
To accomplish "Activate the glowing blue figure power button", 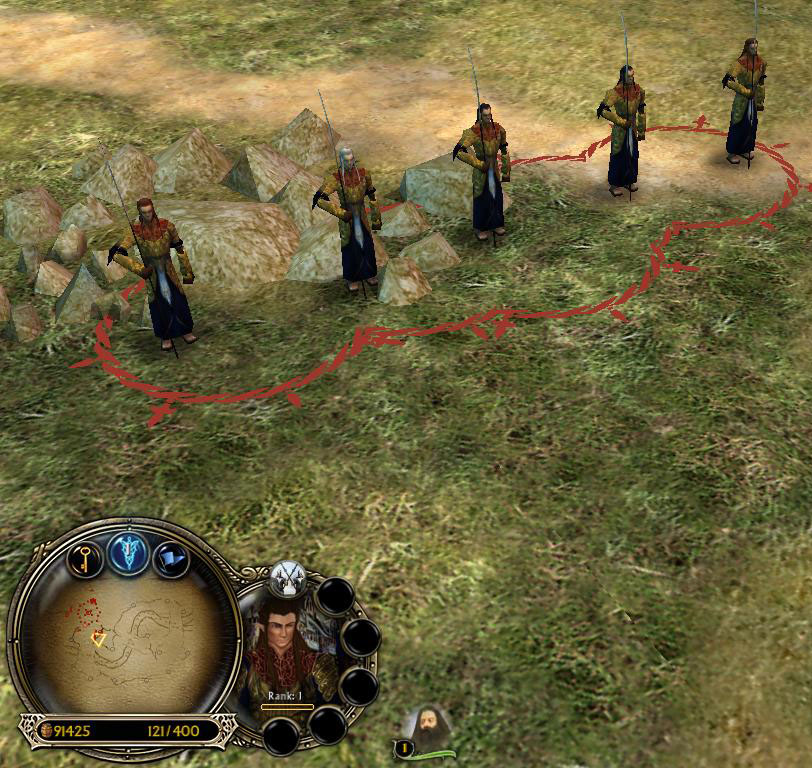I will tap(129, 553).
